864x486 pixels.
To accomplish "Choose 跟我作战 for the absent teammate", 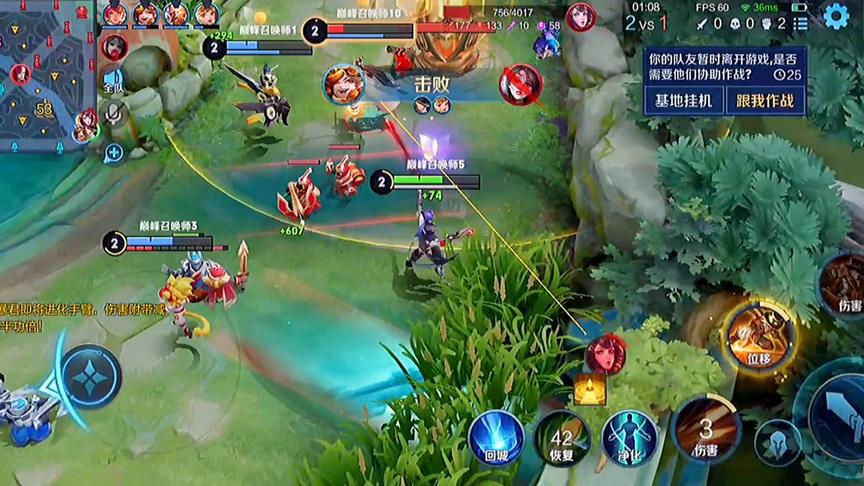I will point(765,100).
